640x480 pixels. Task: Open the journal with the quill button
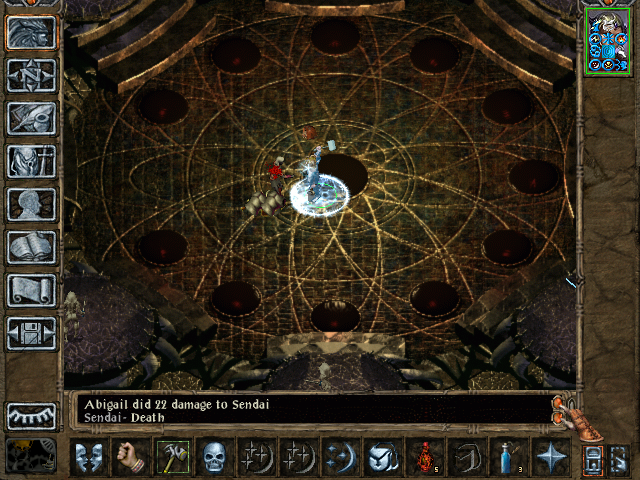31,117
